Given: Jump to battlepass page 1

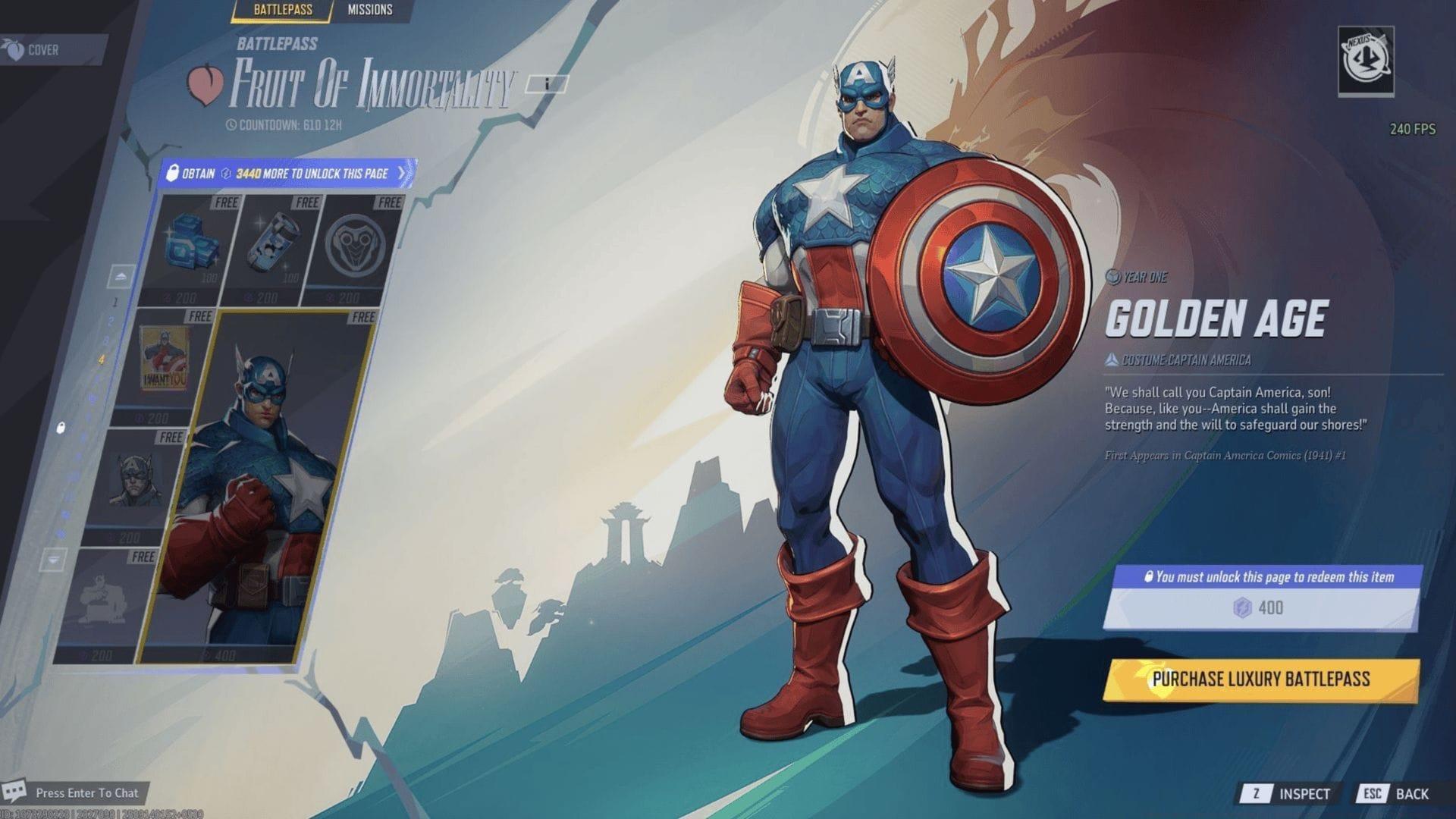Looking at the screenshot, I should (115, 302).
